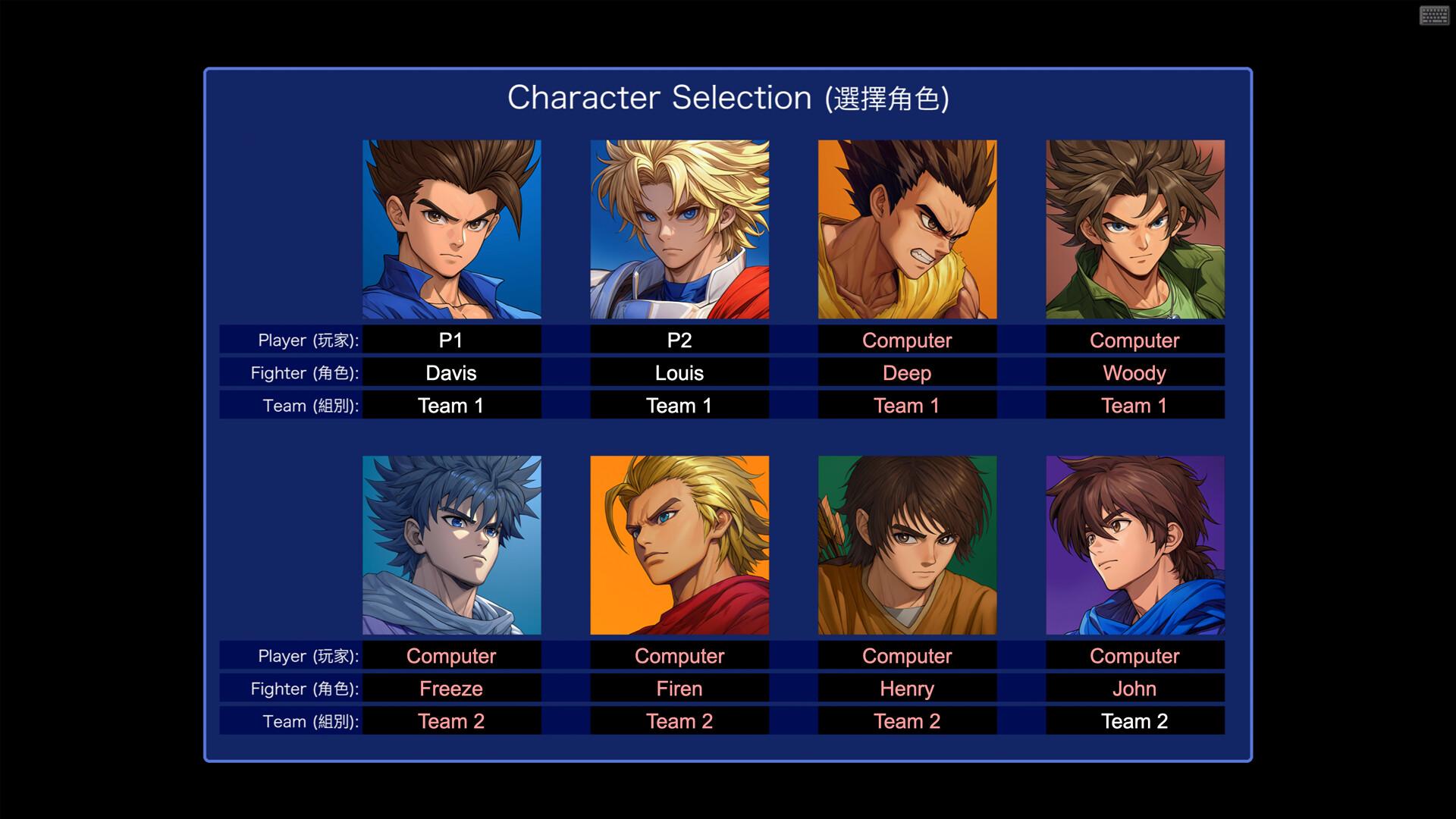Toggle Davis's player slot from P1
This screenshot has height=819, width=1456.
coord(451,340)
